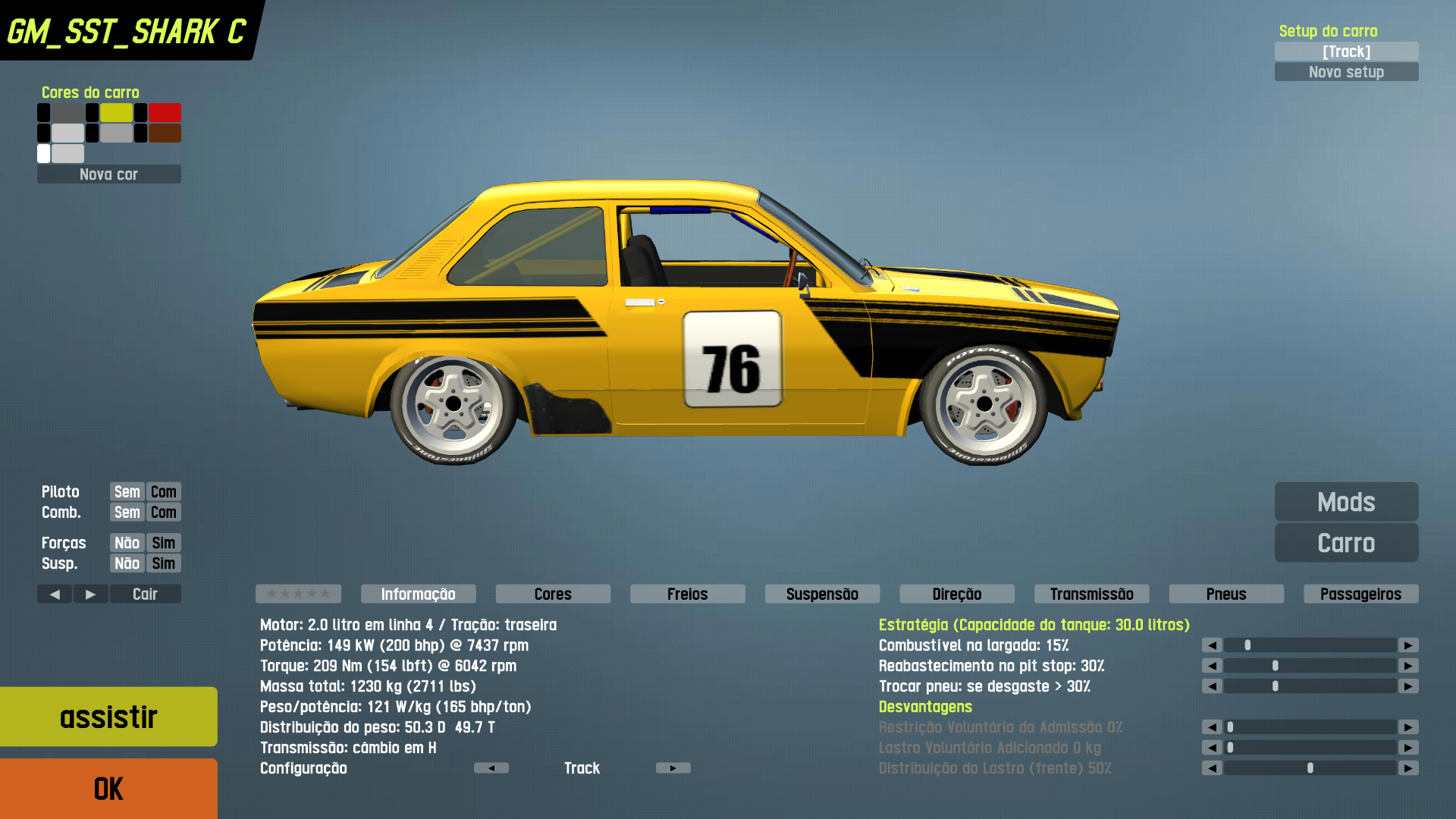This screenshot has height=819, width=1456.
Task: Confirm with the orange OK button
Action: (108, 789)
